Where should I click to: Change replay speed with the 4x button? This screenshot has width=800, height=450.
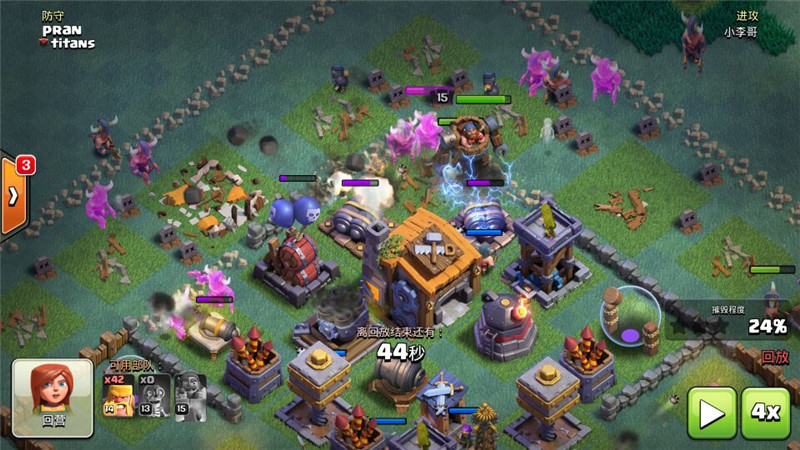766,413
